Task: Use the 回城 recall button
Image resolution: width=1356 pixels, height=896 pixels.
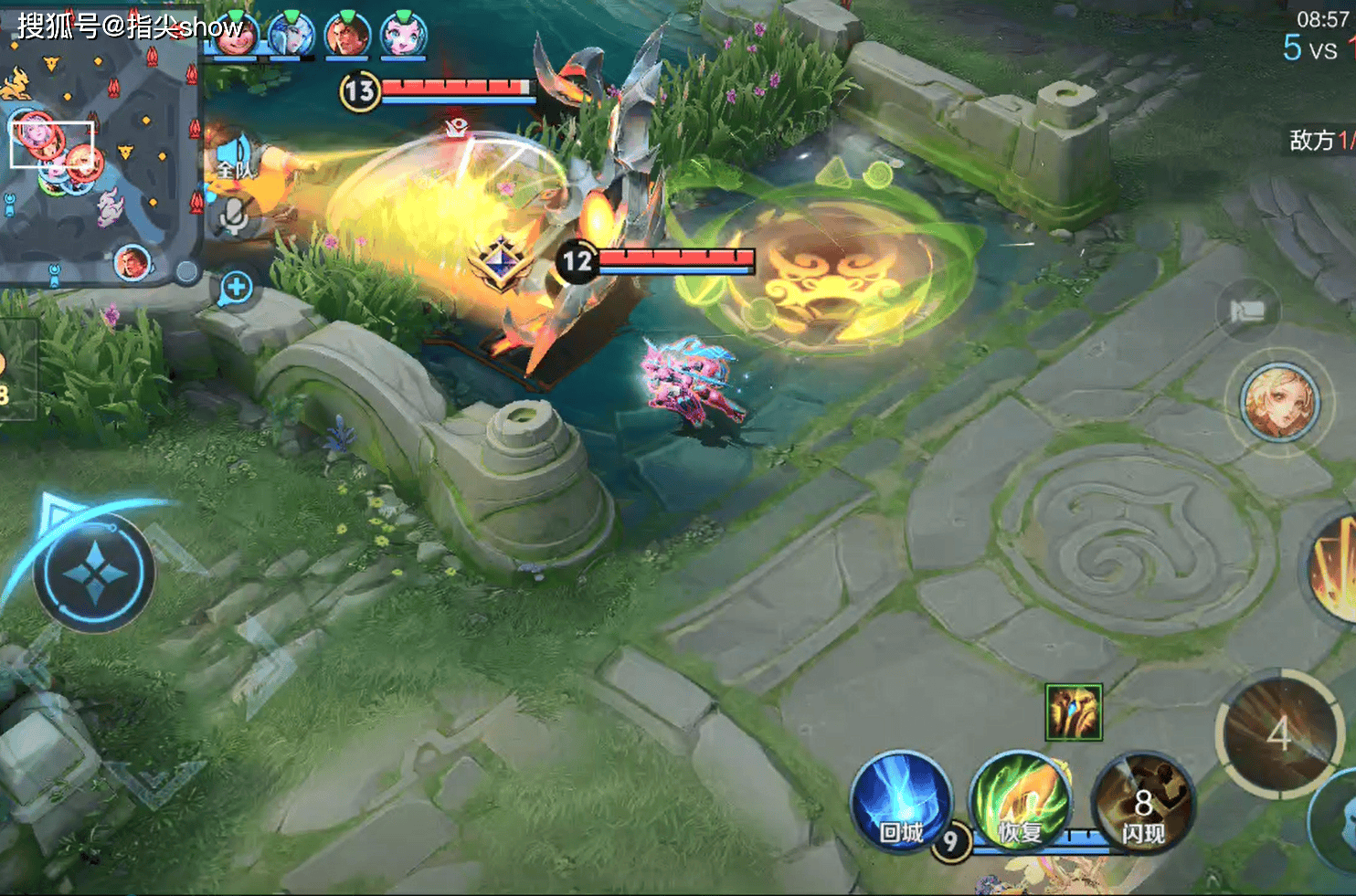Action: tap(901, 802)
